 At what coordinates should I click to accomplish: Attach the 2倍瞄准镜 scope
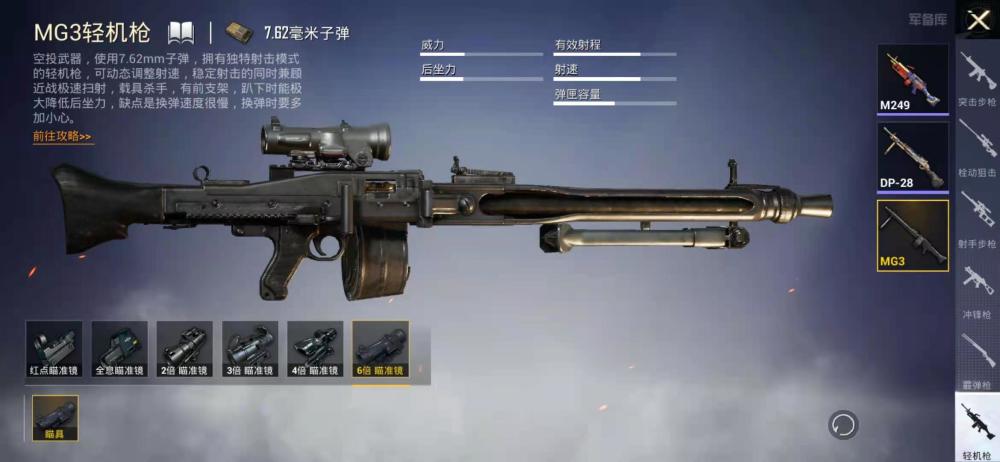tap(185, 350)
